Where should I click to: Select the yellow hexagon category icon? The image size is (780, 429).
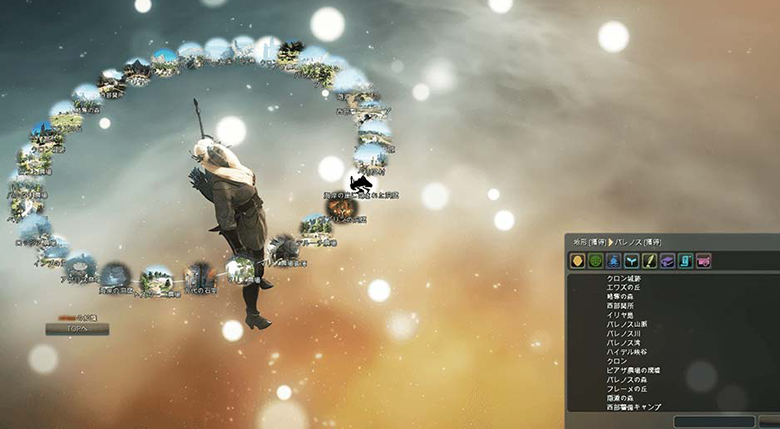point(577,261)
